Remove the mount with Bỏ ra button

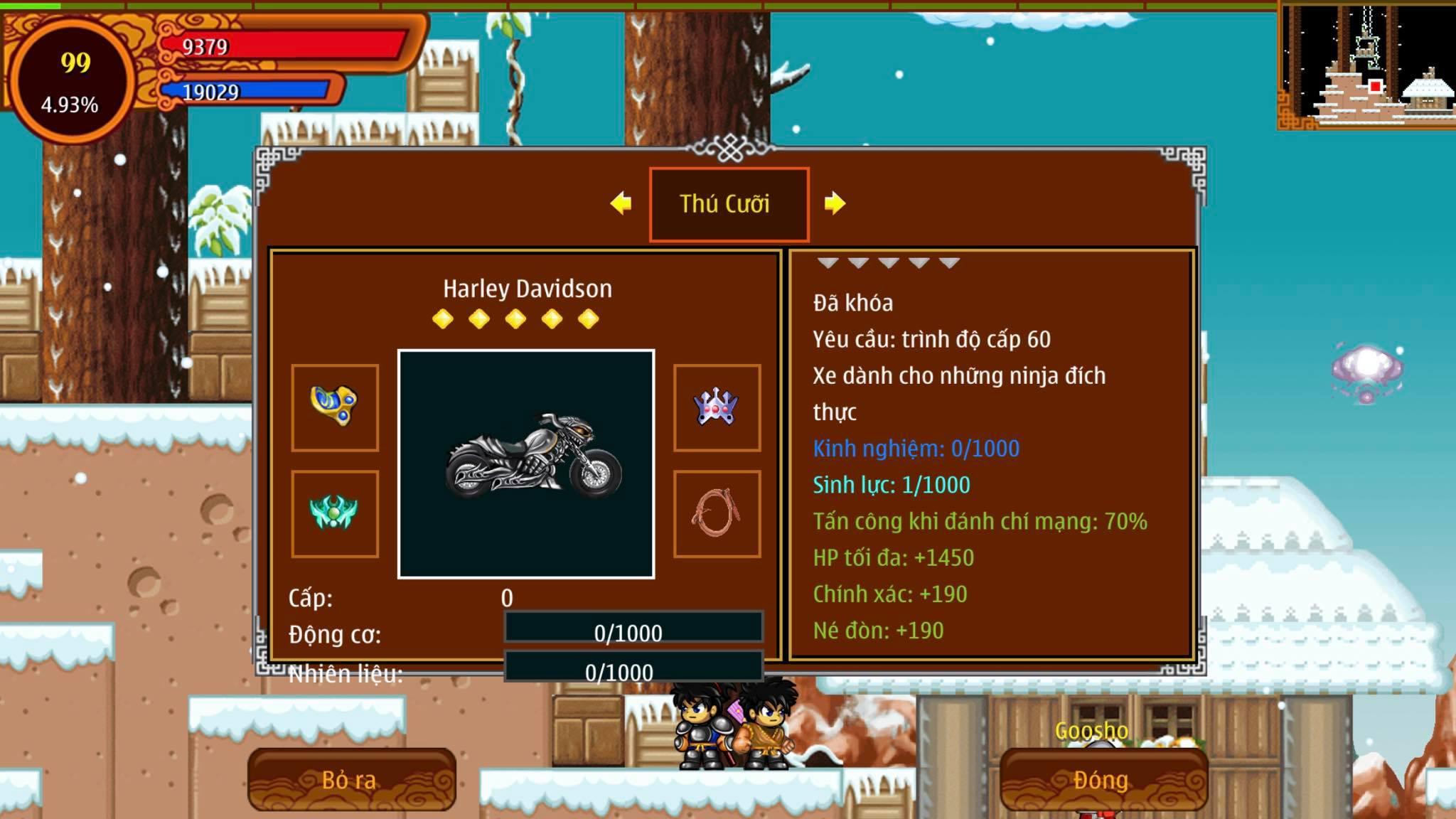click(x=351, y=780)
